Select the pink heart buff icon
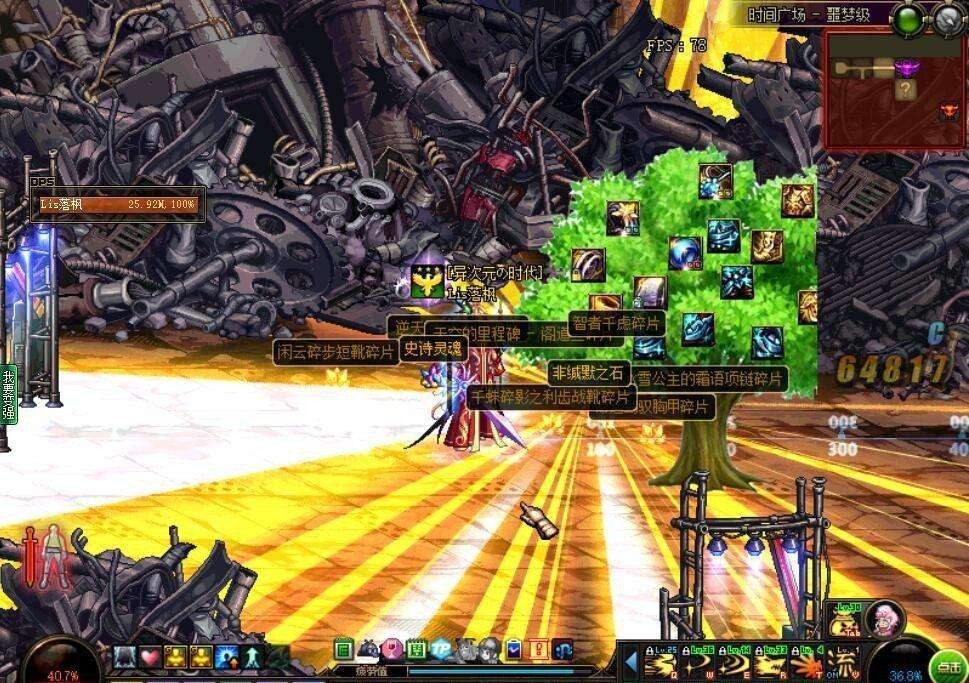 pos(150,657)
